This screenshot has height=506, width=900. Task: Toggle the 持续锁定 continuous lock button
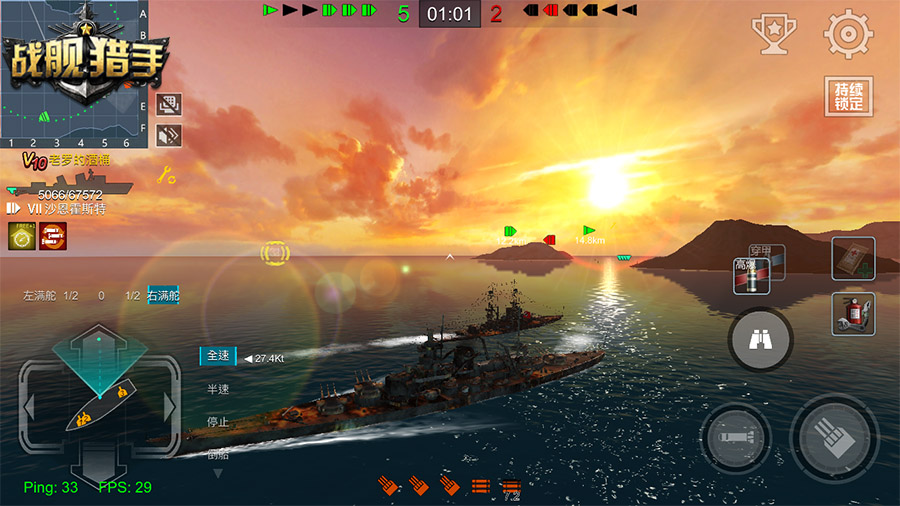click(848, 97)
